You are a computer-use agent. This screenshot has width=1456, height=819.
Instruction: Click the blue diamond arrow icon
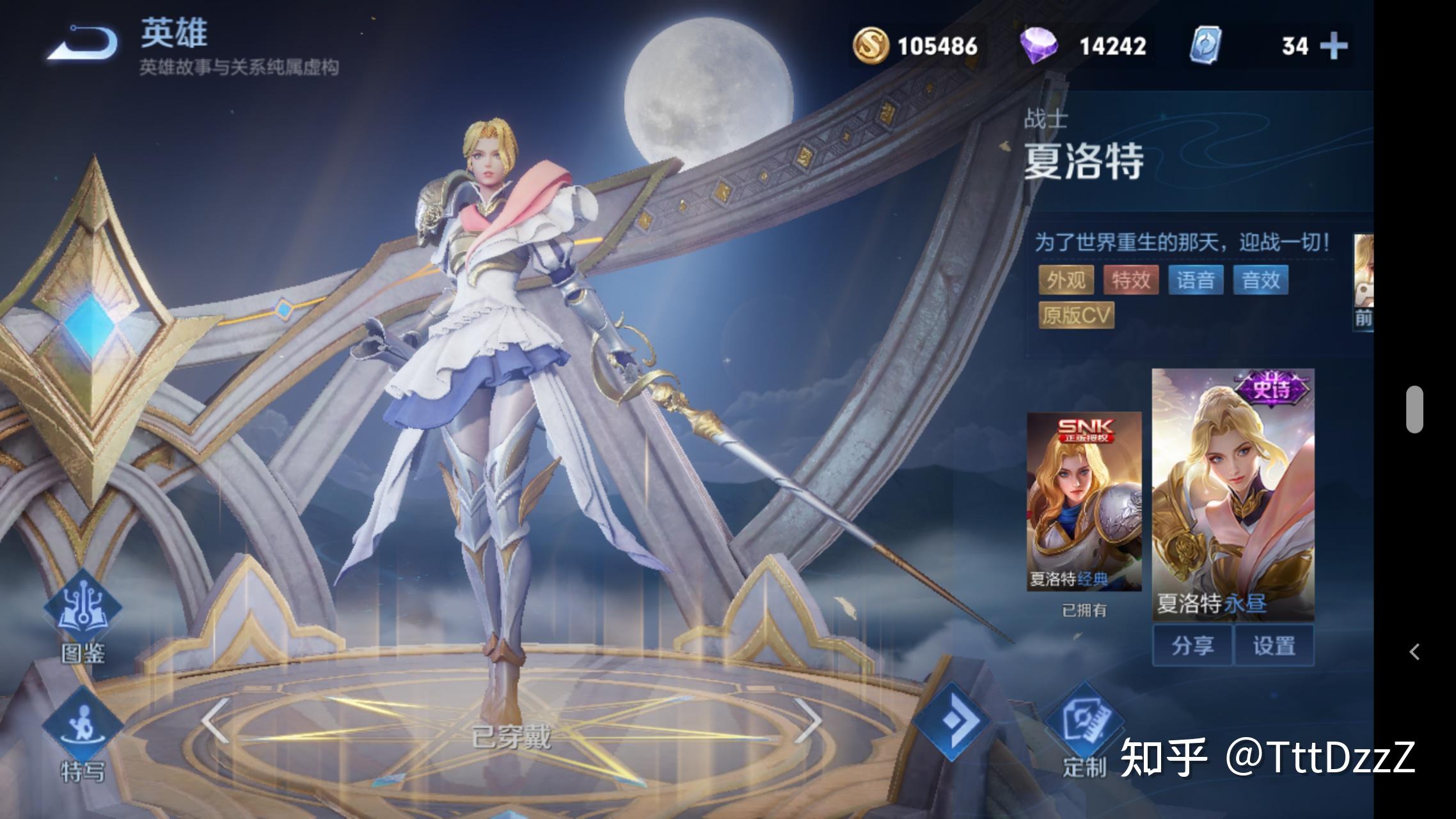pyautogui.click(x=952, y=721)
